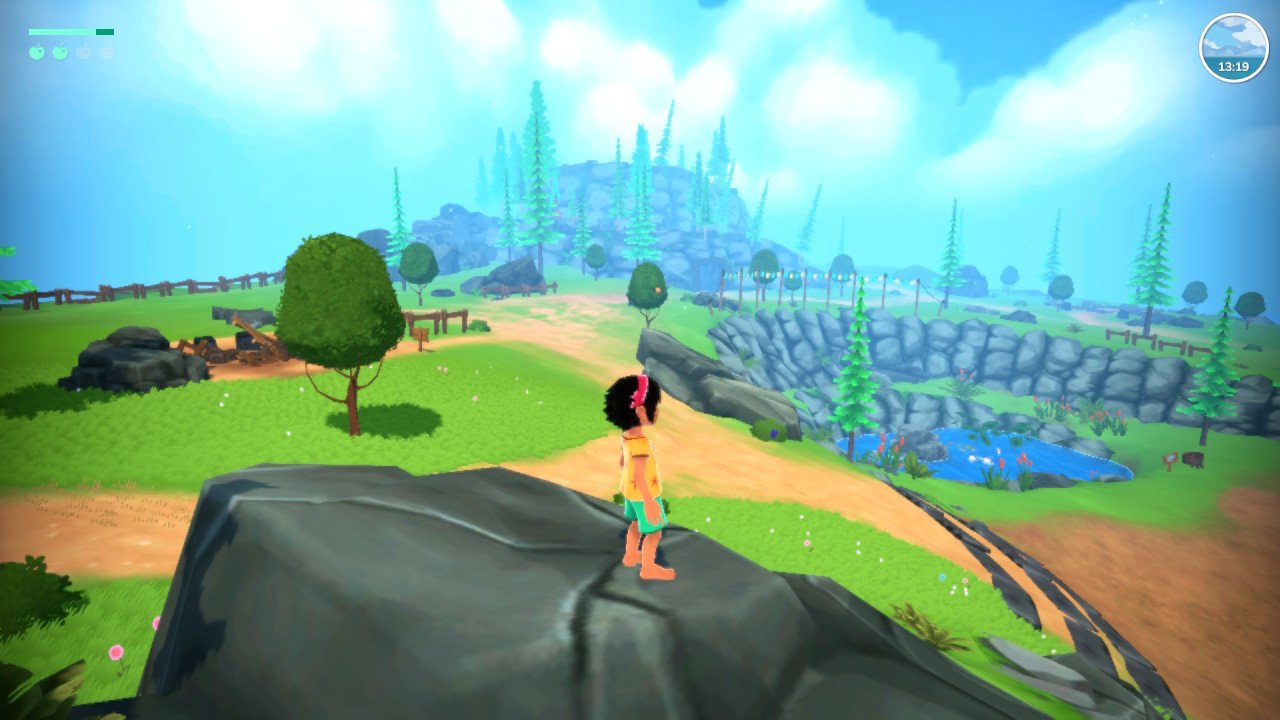Click the round weather clock widget
The image size is (1280, 720).
1233,48
